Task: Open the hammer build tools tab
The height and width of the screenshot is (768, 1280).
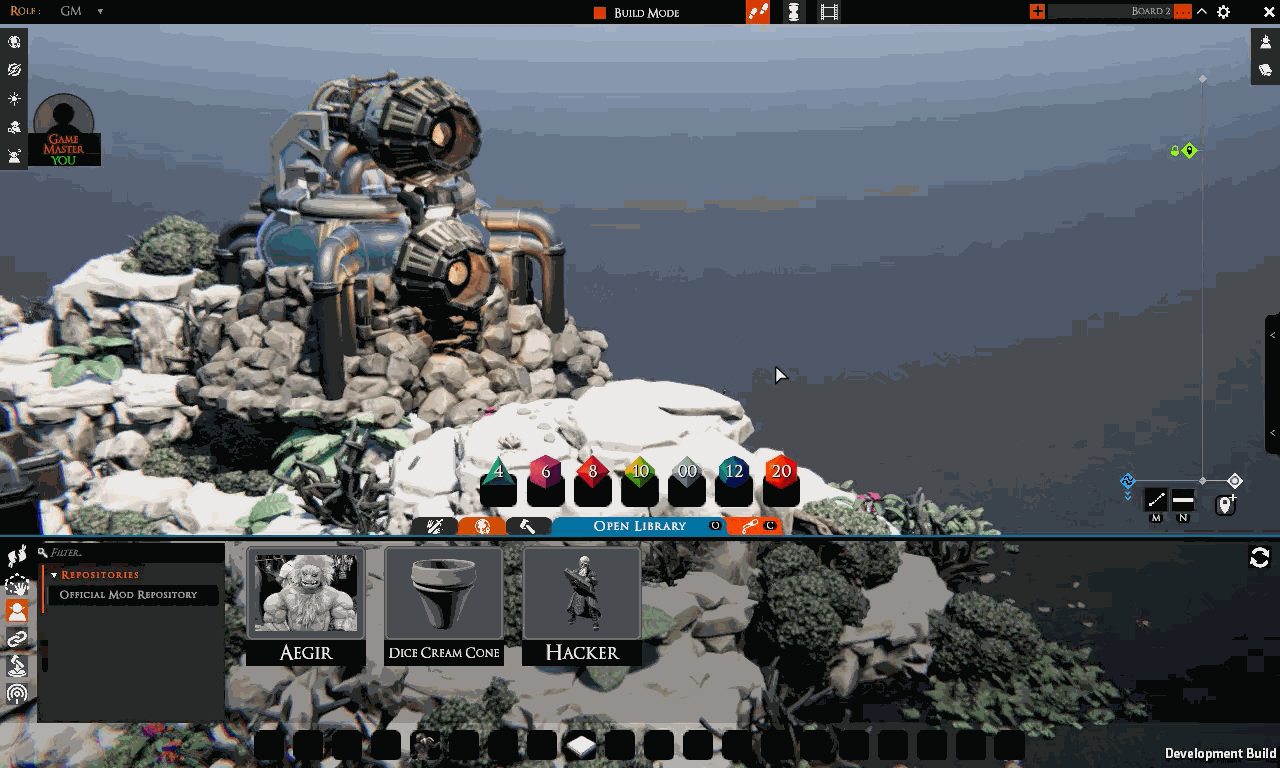Action: point(528,526)
